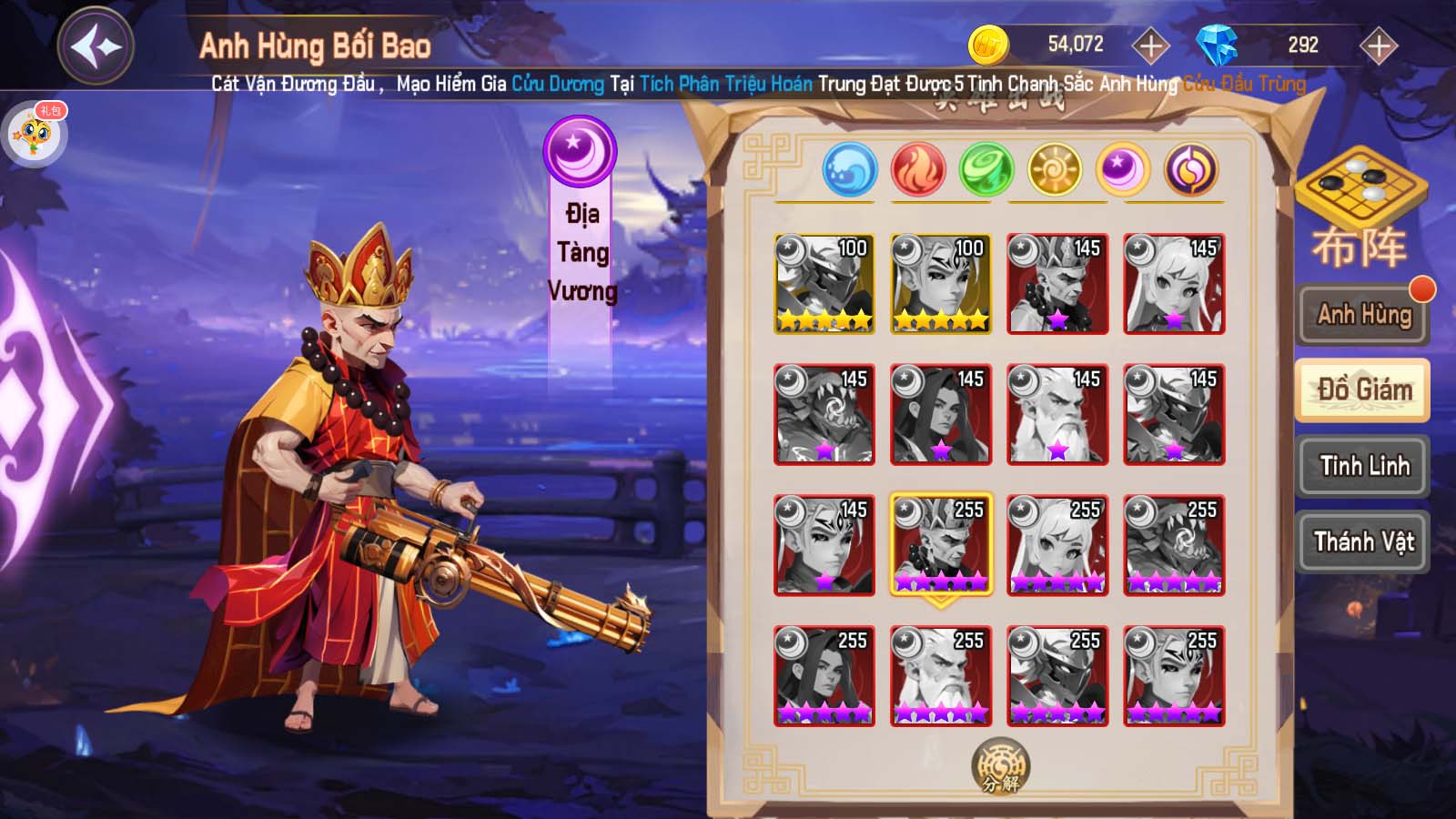The height and width of the screenshot is (819, 1456).
Task: Click the Cửu Dương player name link
Action: click(557, 85)
